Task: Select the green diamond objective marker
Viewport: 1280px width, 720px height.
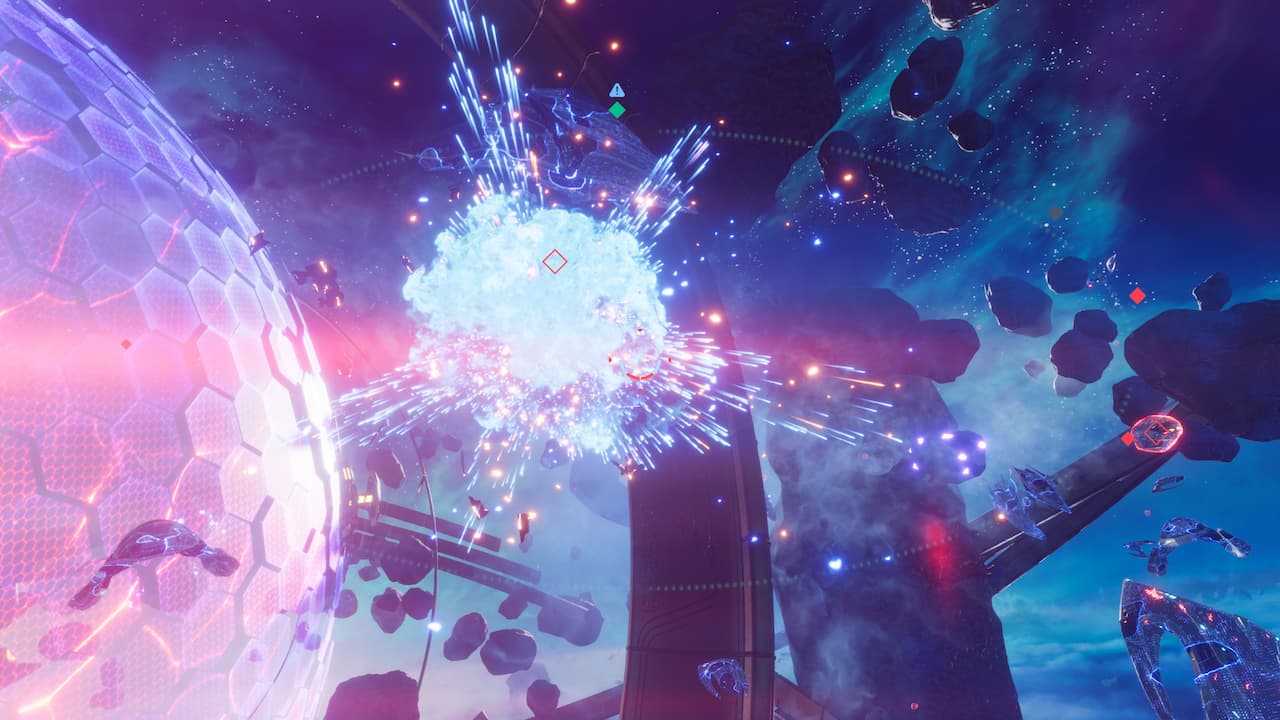Action: [x=617, y=110]
